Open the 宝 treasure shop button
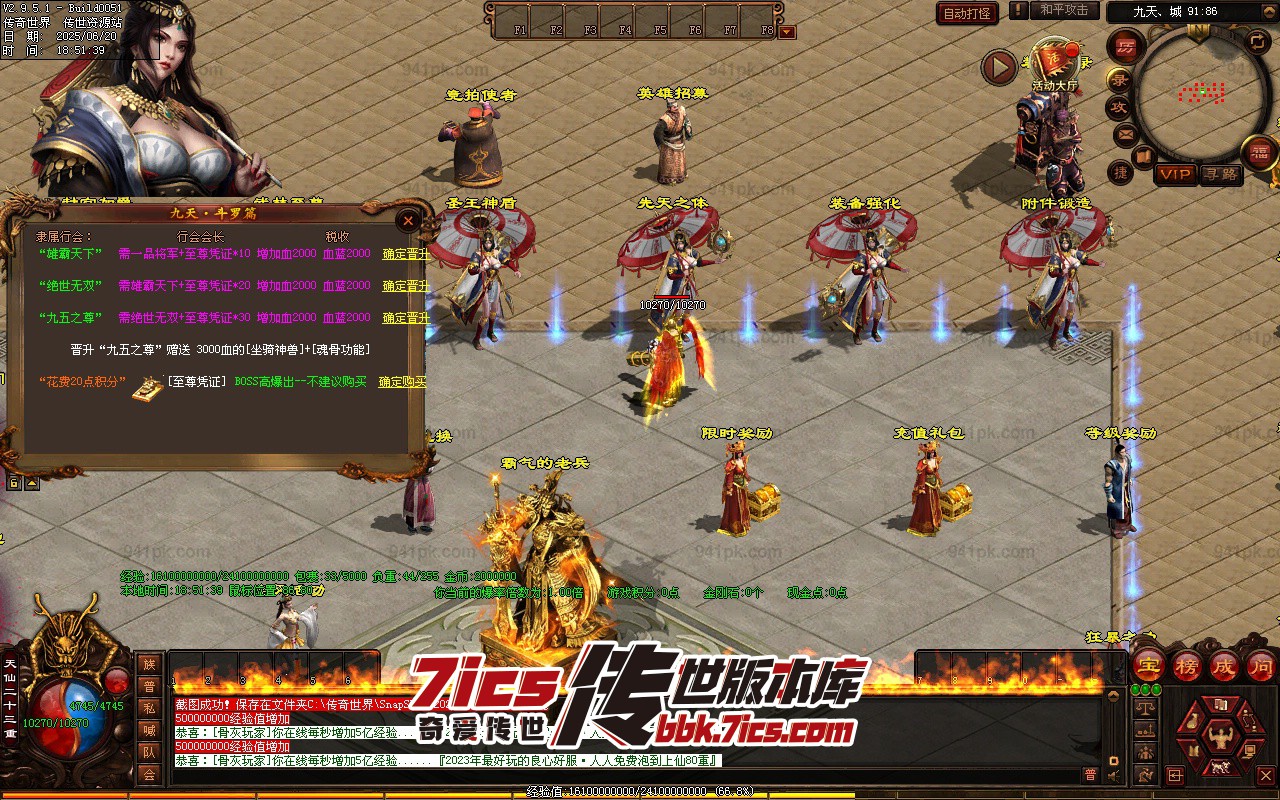Viewport: 1280px width, 800px height. pos(1149,665)
